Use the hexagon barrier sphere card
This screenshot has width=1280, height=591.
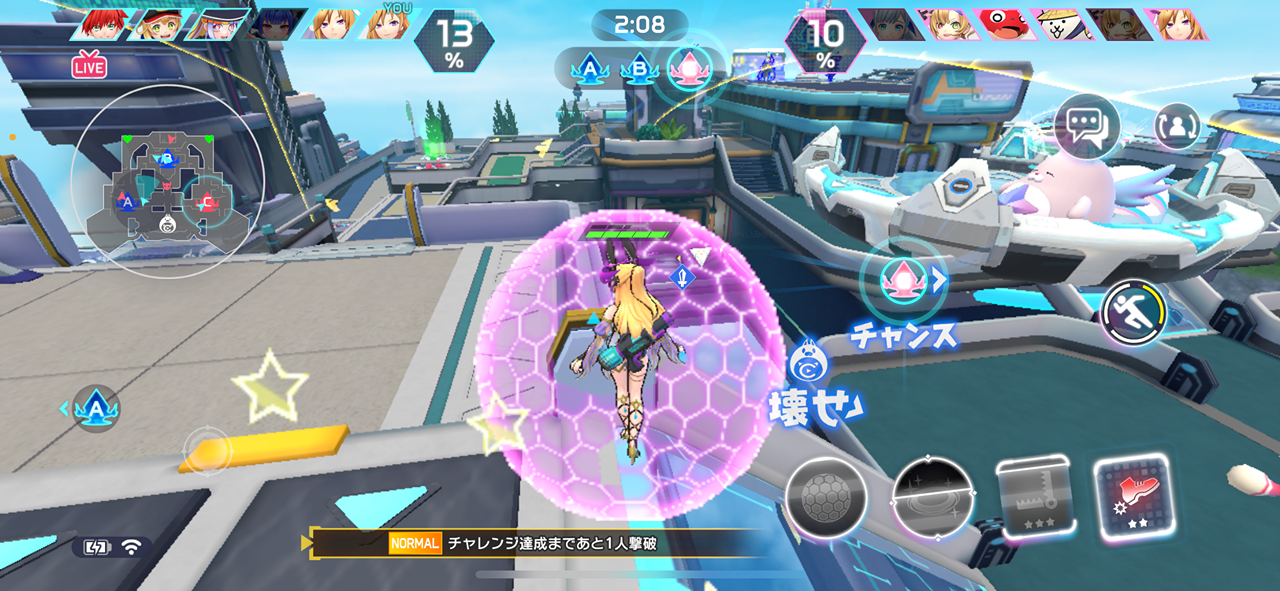825,497
